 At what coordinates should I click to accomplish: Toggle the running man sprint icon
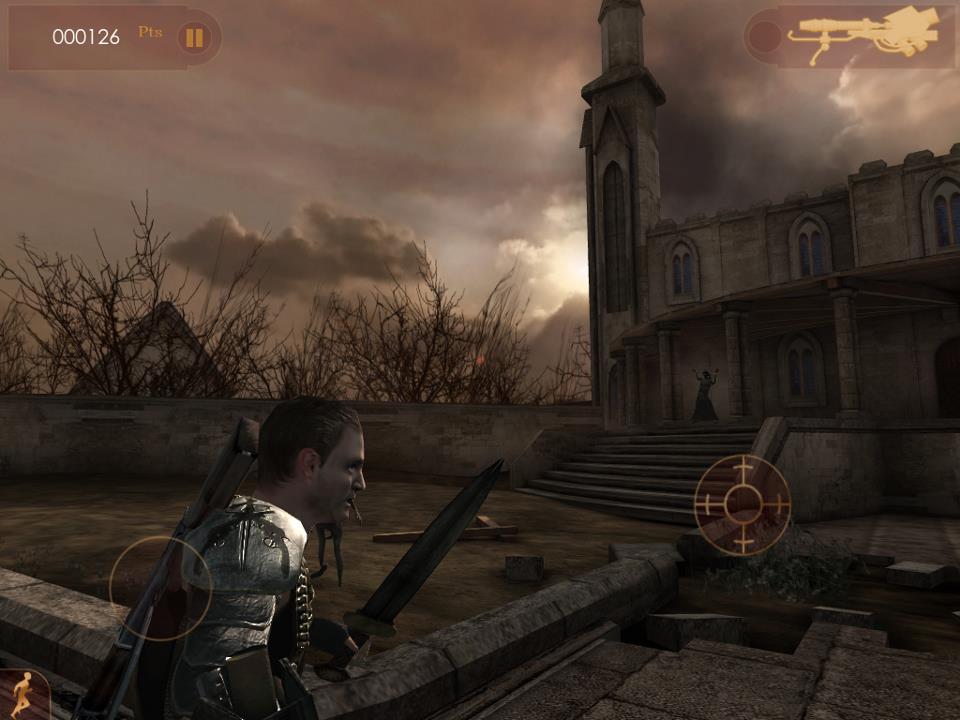tap(19, 695)
